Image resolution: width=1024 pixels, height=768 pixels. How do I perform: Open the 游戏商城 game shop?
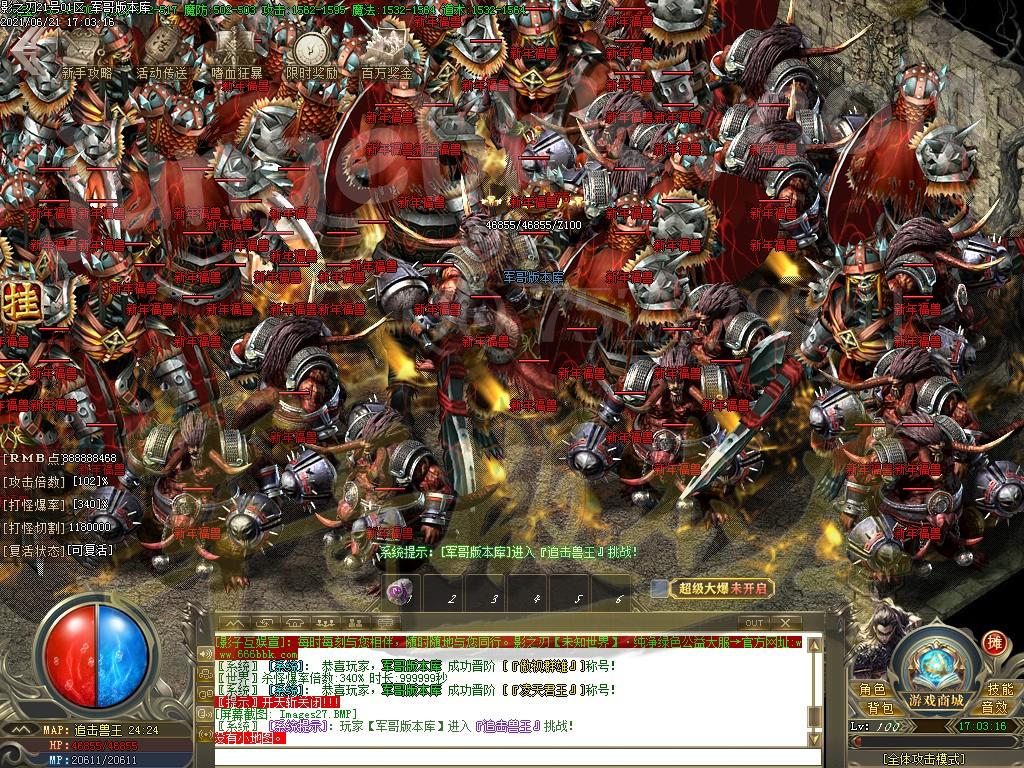click(936, 699)
